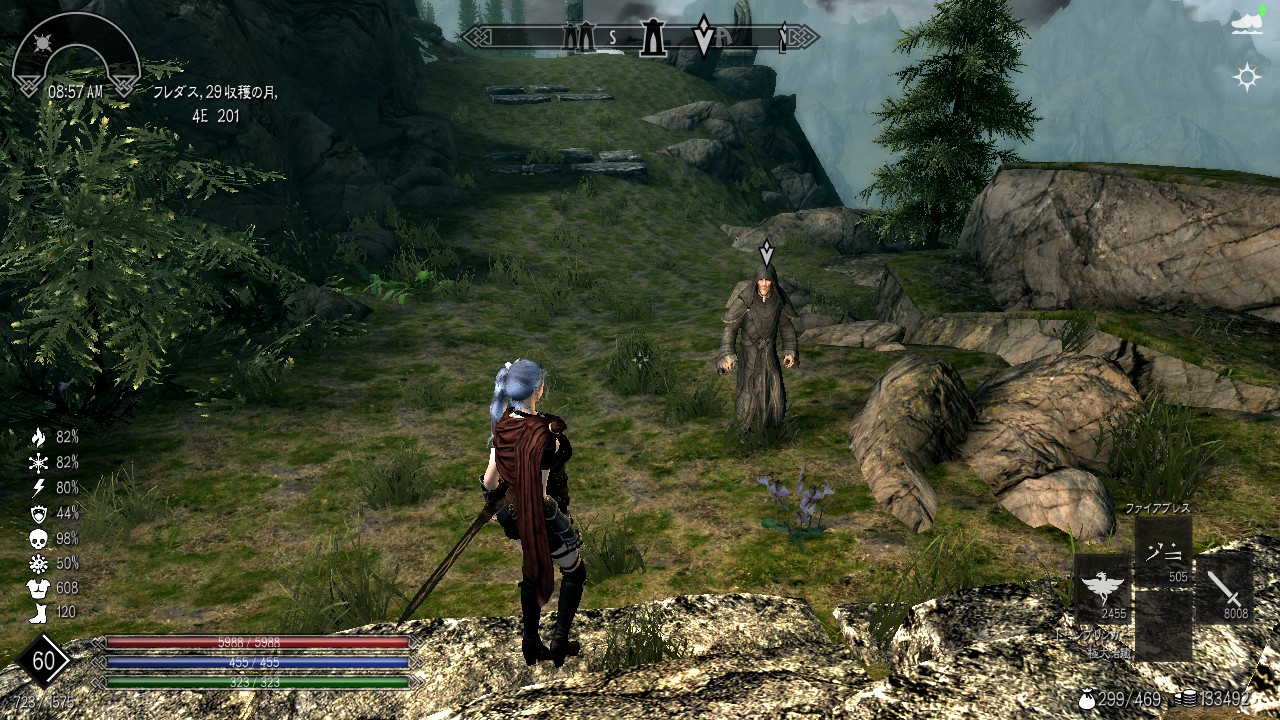The width and height of the screenshot is (1280, 720).
Task: Click the sun light-level icon
Action: coord(1247,77)
